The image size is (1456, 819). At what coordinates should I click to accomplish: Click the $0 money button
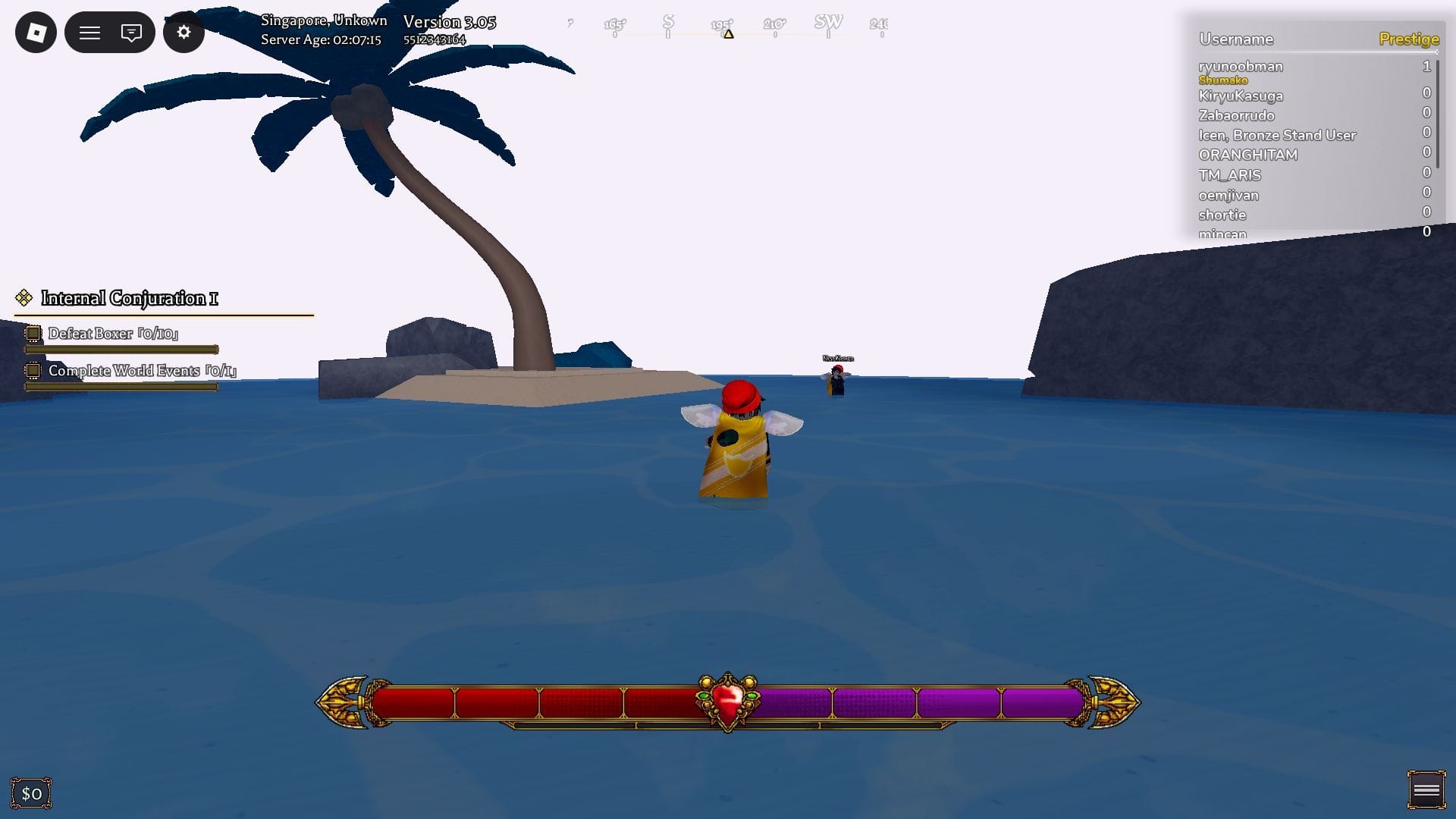point(32,792)
